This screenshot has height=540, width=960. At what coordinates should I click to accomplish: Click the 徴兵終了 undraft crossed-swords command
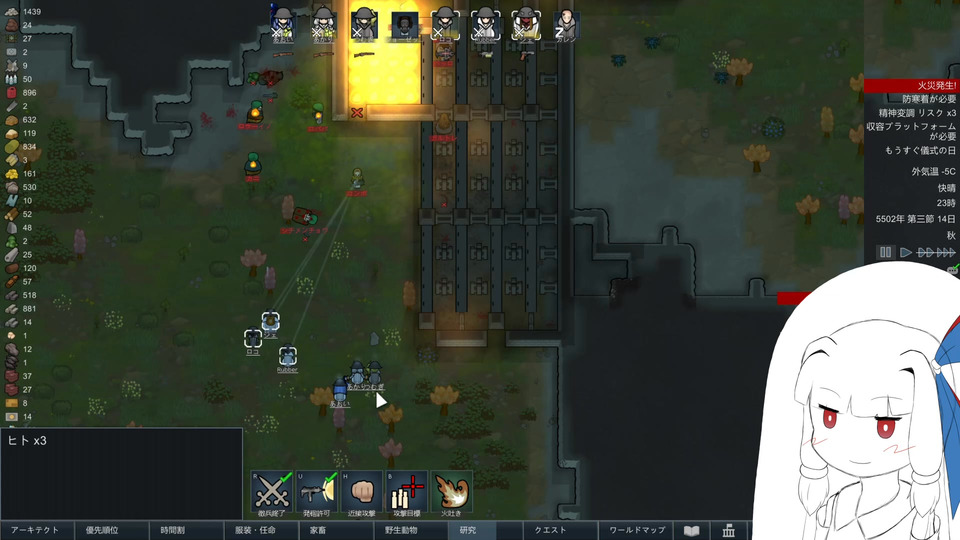coord(270,492)
